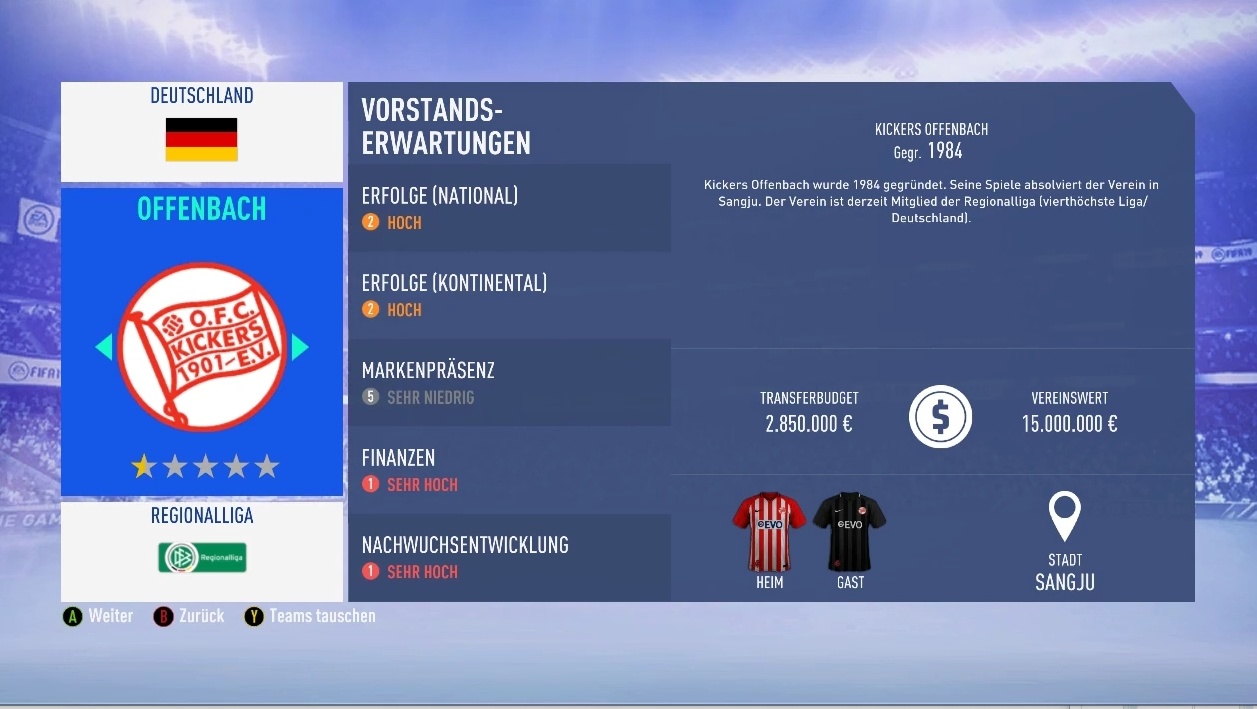Select the next team with the right arrow
The height and width of the screenshot is (709, 1257).
[x=299, y=347]
